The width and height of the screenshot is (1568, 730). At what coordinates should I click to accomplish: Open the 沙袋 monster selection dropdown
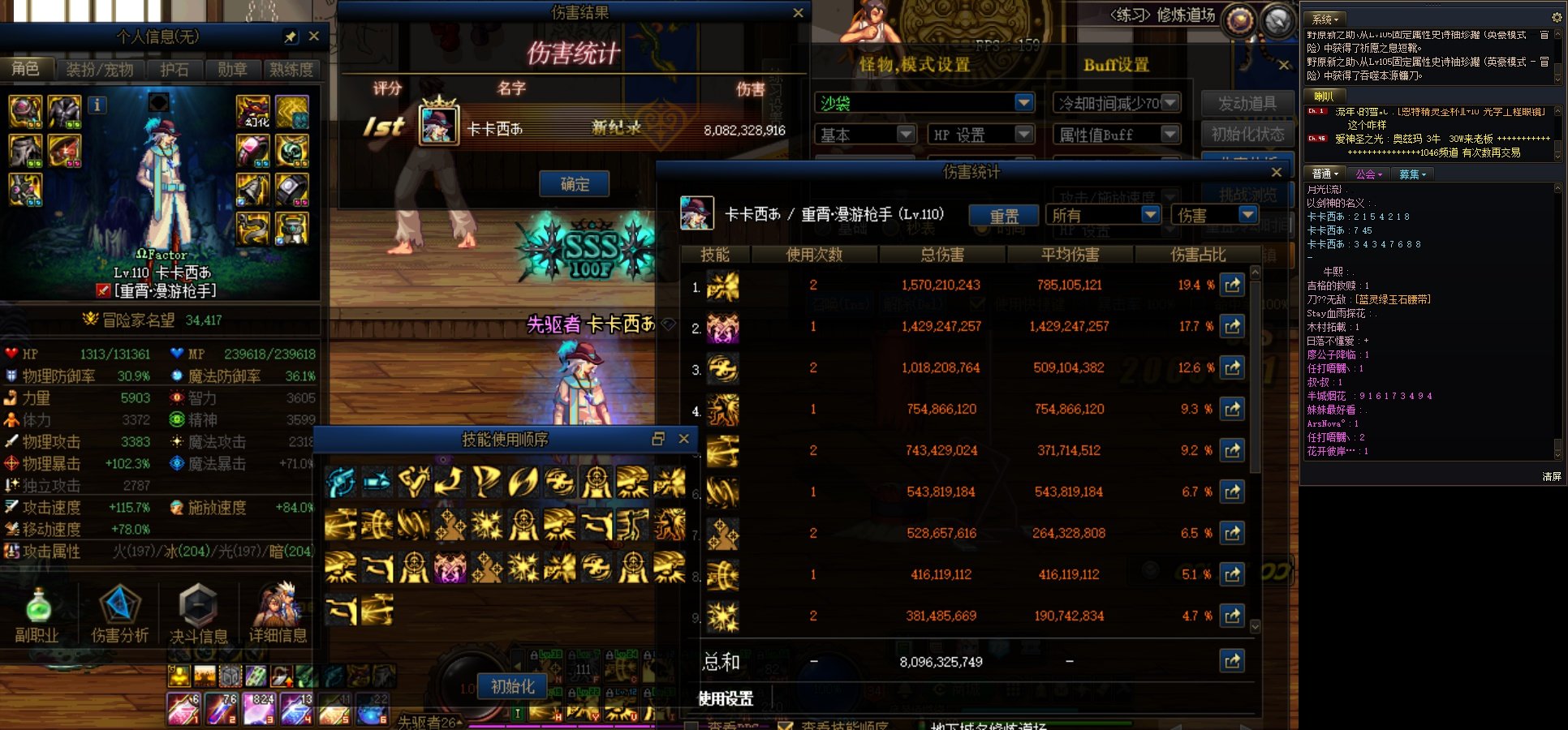point(1024,103)
